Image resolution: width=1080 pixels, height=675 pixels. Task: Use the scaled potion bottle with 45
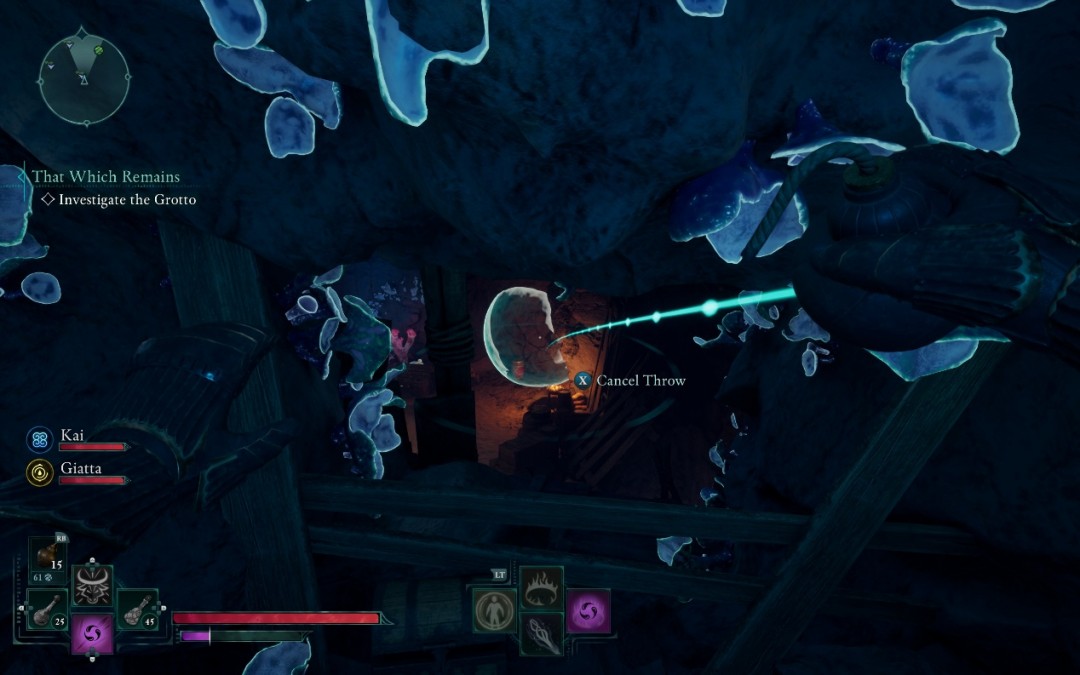point(137,609)
